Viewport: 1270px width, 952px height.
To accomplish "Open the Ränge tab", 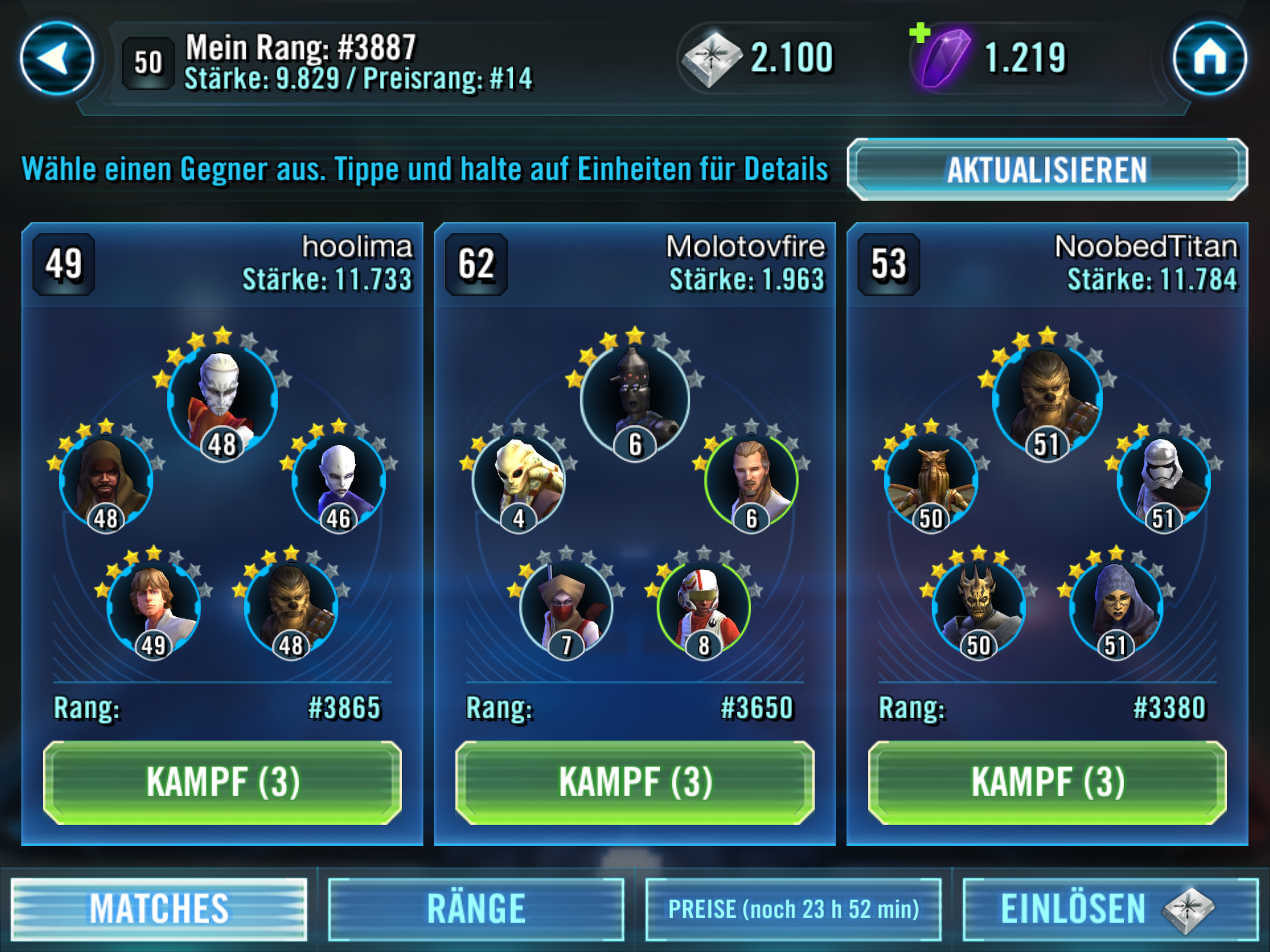I will point(476,909).
